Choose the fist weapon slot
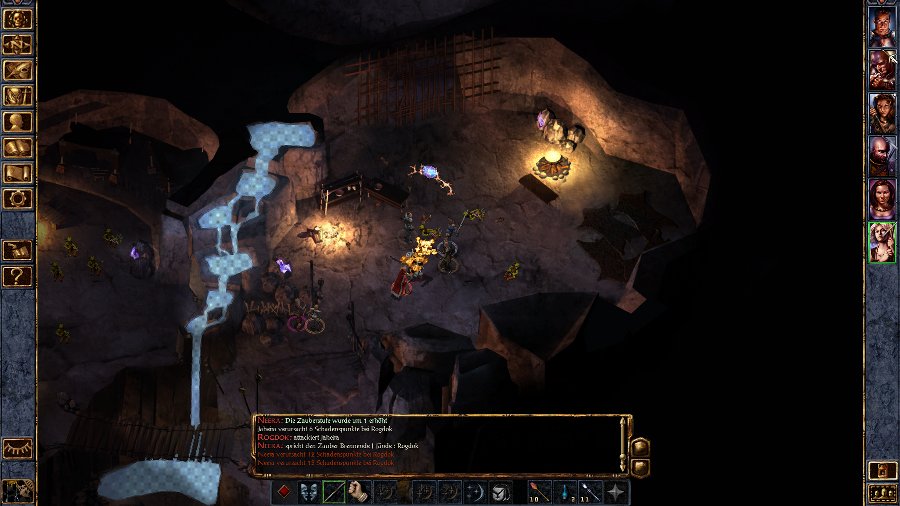The height and width of the screenshot is (506, 900). (x=359, y=491)
